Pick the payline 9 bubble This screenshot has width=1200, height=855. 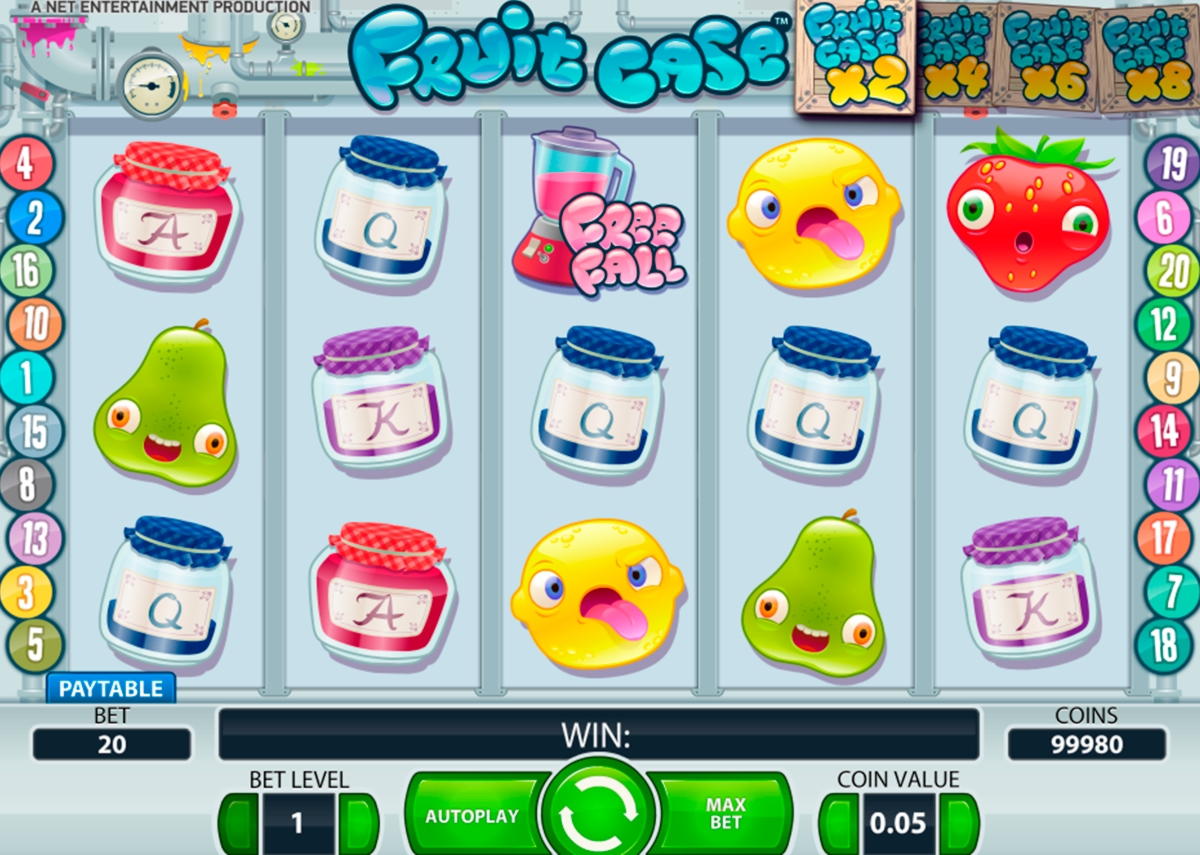pos(1165,378)
